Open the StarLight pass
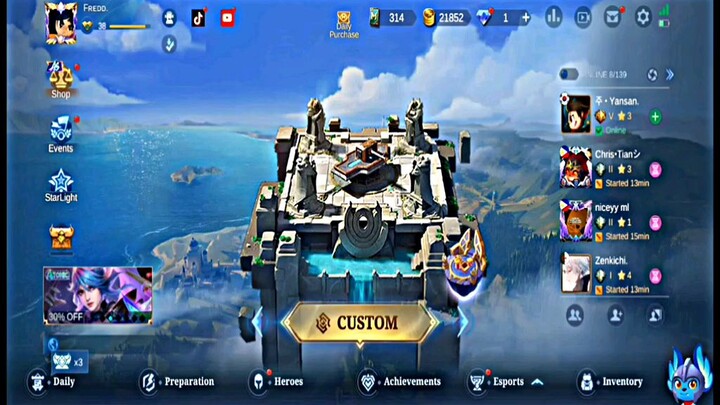720x405 pixels. [x=61, y=185]
